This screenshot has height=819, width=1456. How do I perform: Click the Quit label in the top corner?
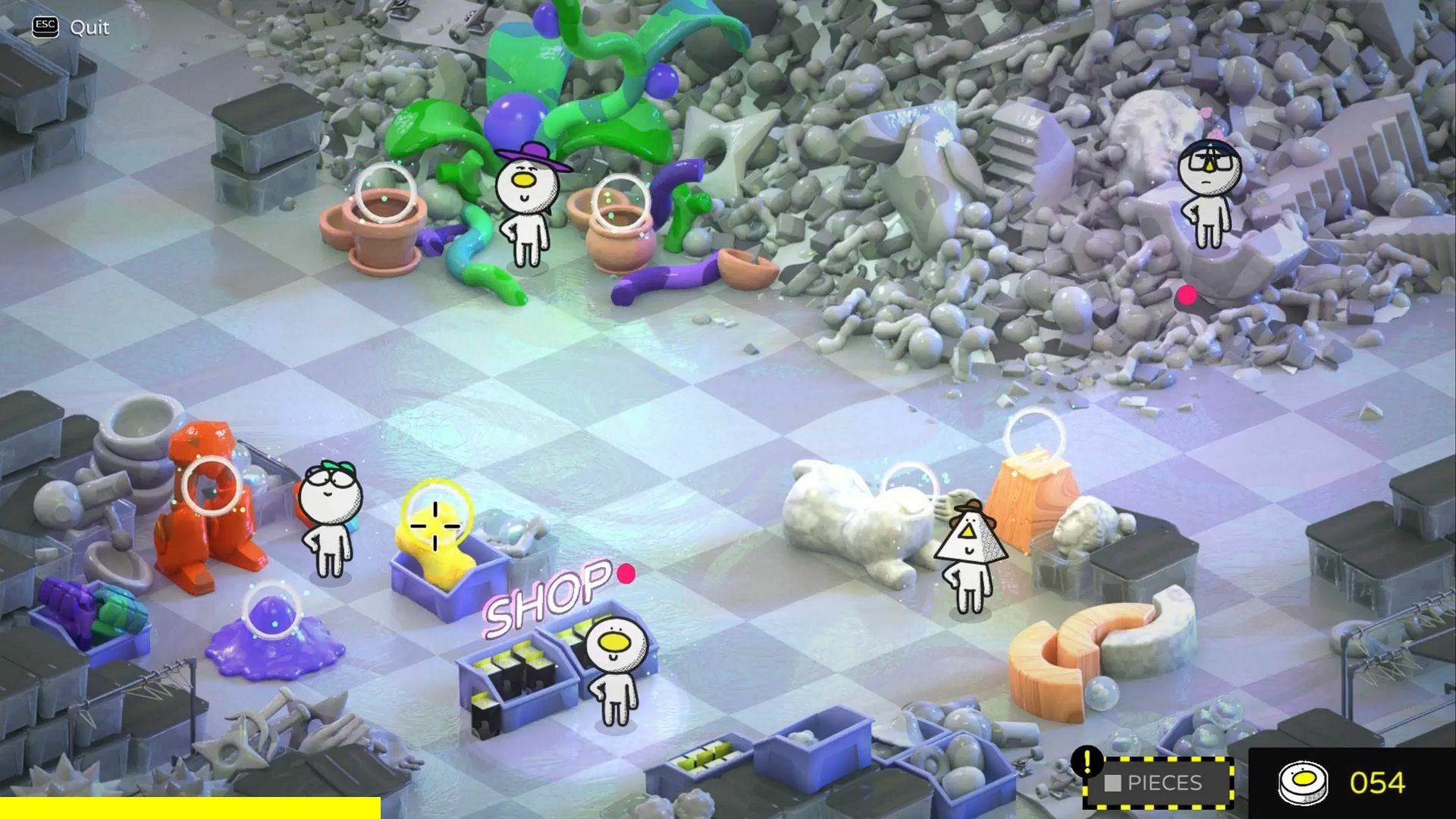(x=89, y=28)
